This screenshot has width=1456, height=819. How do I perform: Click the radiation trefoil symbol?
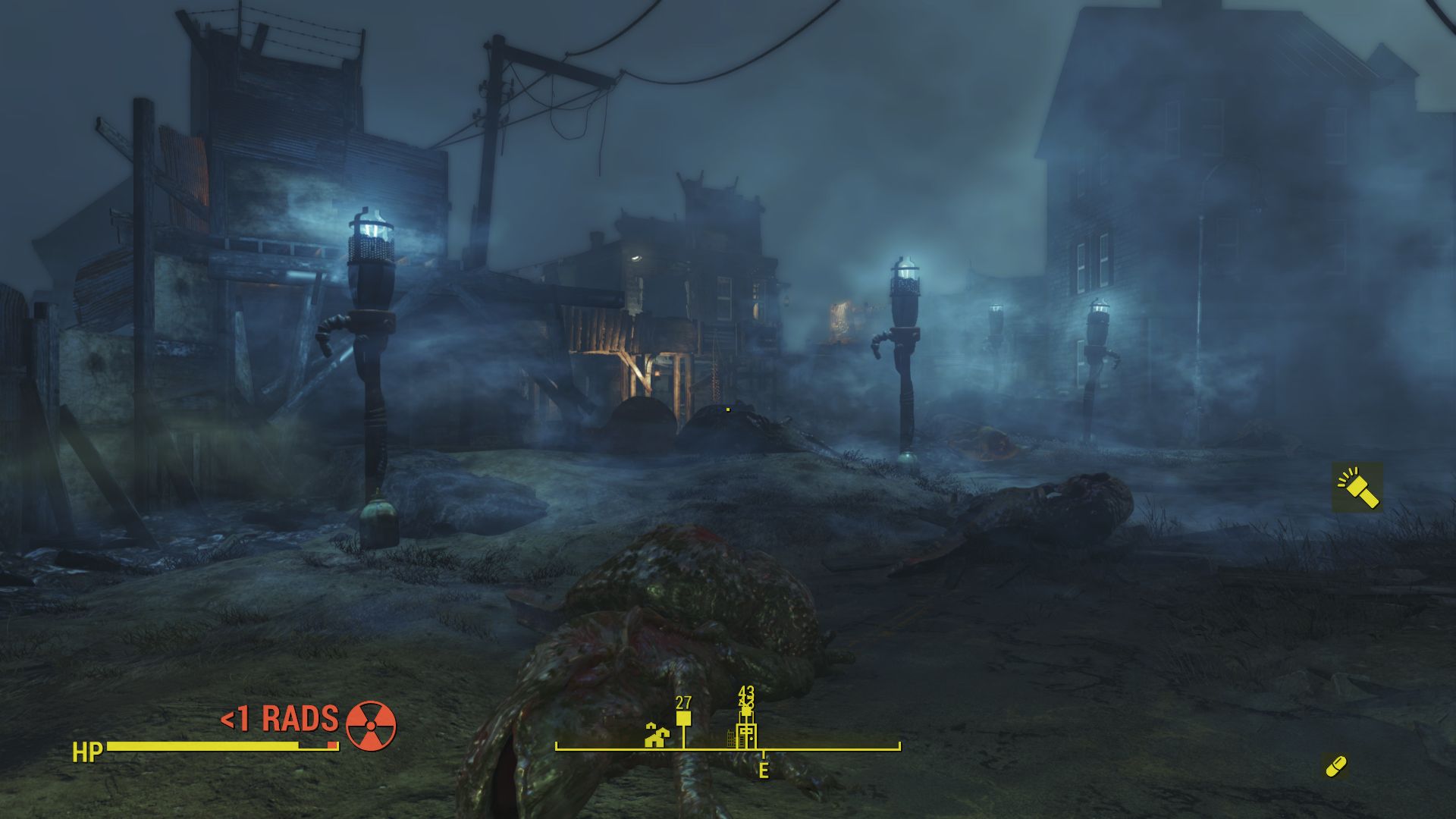coord(371,726)
